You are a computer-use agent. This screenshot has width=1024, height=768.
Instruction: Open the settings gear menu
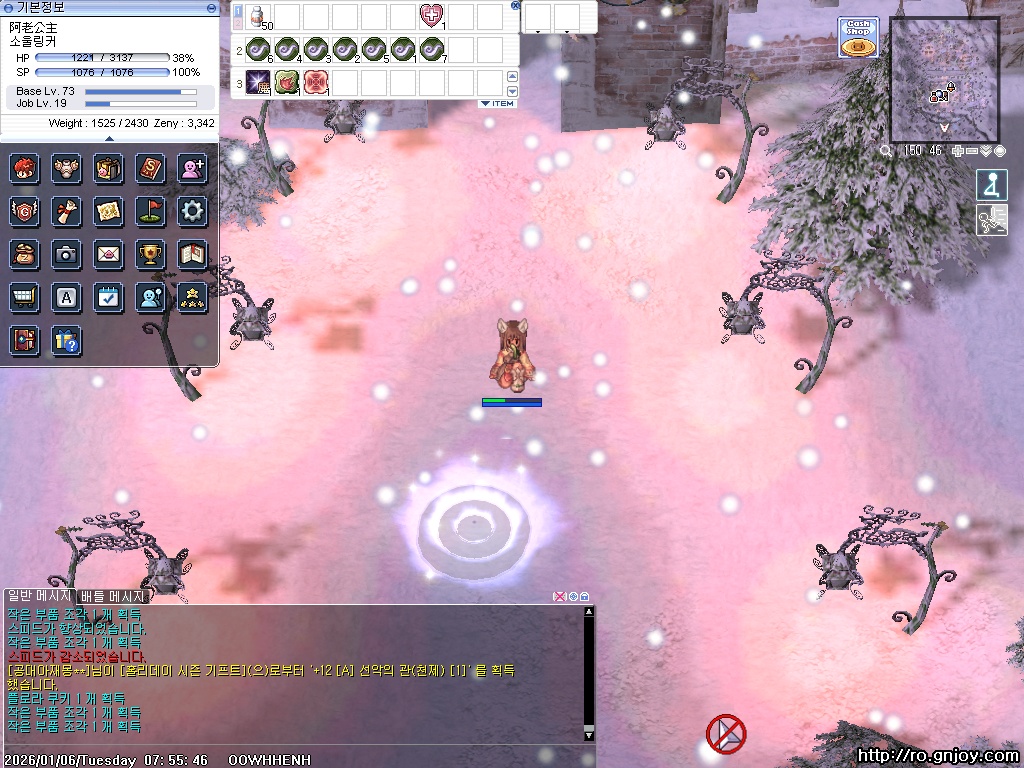[x=192, y=211]
